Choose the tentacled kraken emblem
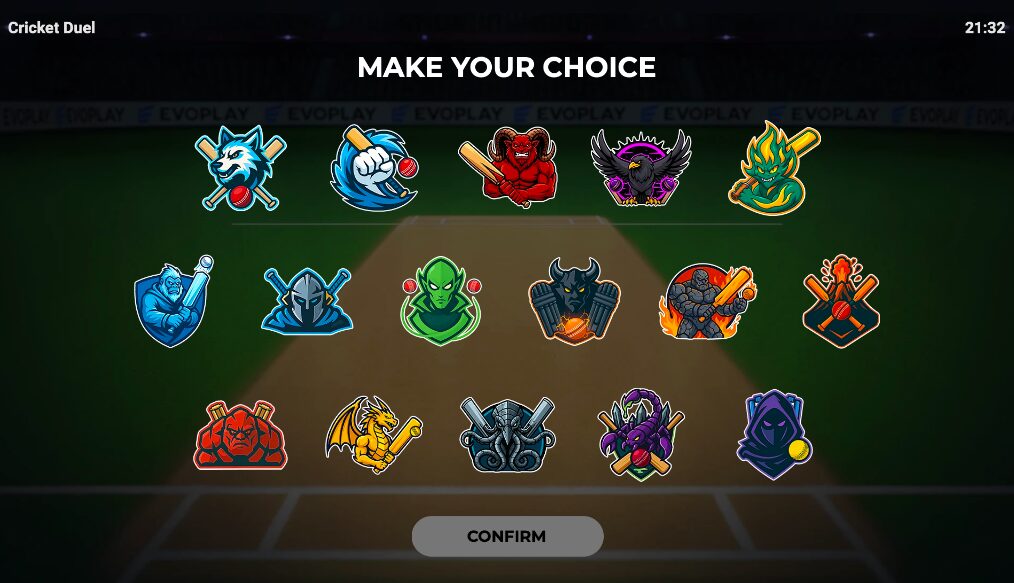1014x583 pixels. coord(508,435)
